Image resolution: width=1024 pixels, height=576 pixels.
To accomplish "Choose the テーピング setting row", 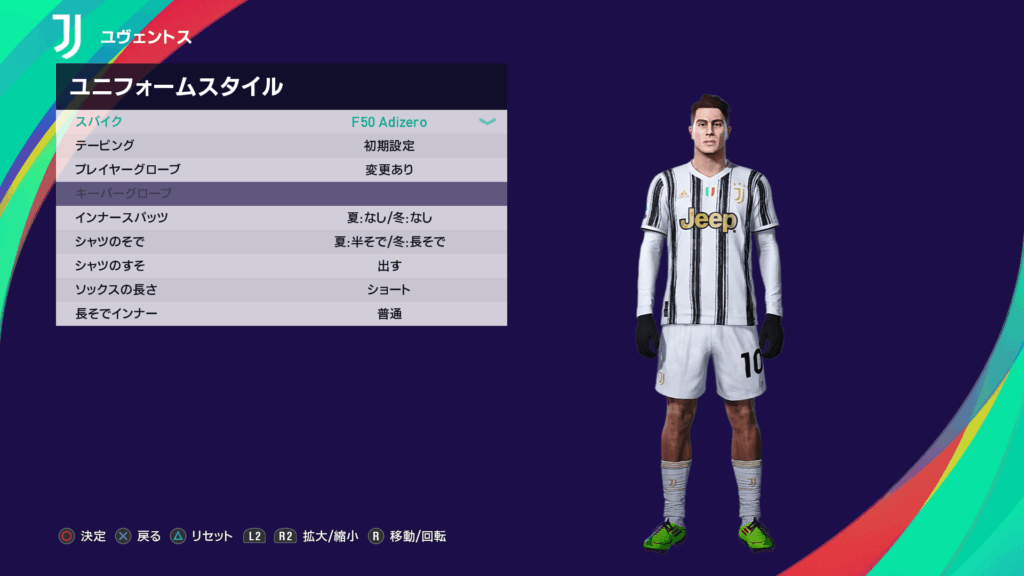I will tap(280, 146).
